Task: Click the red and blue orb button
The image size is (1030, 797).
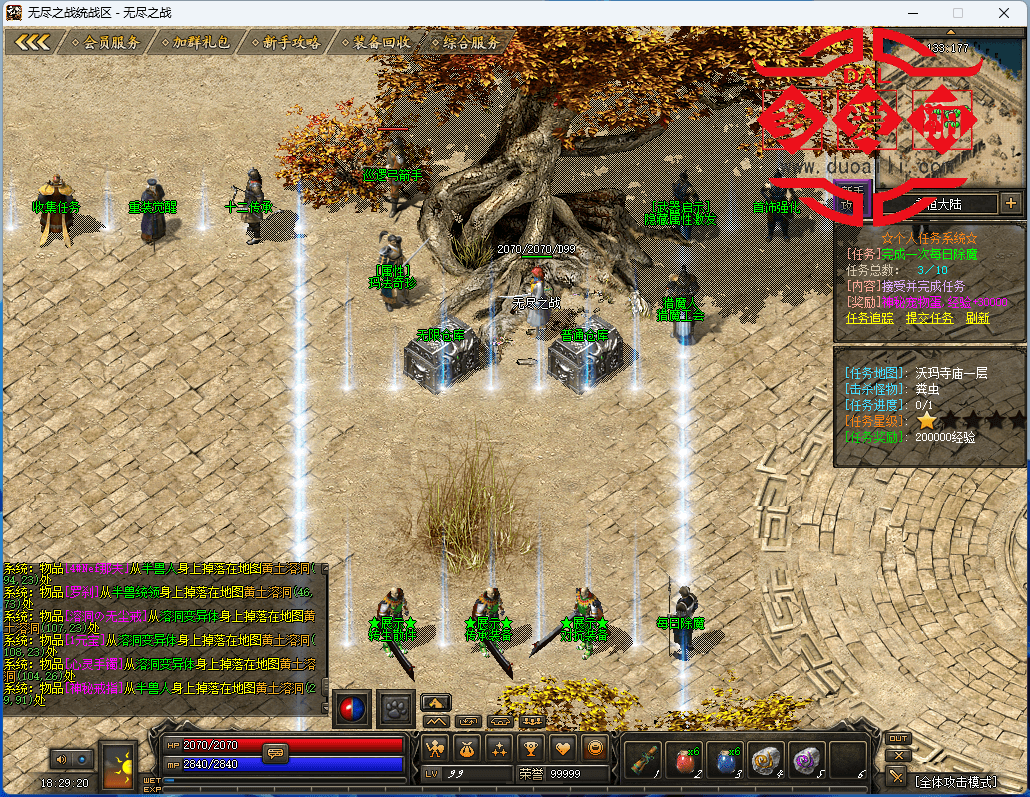Action: pos(352,706)
